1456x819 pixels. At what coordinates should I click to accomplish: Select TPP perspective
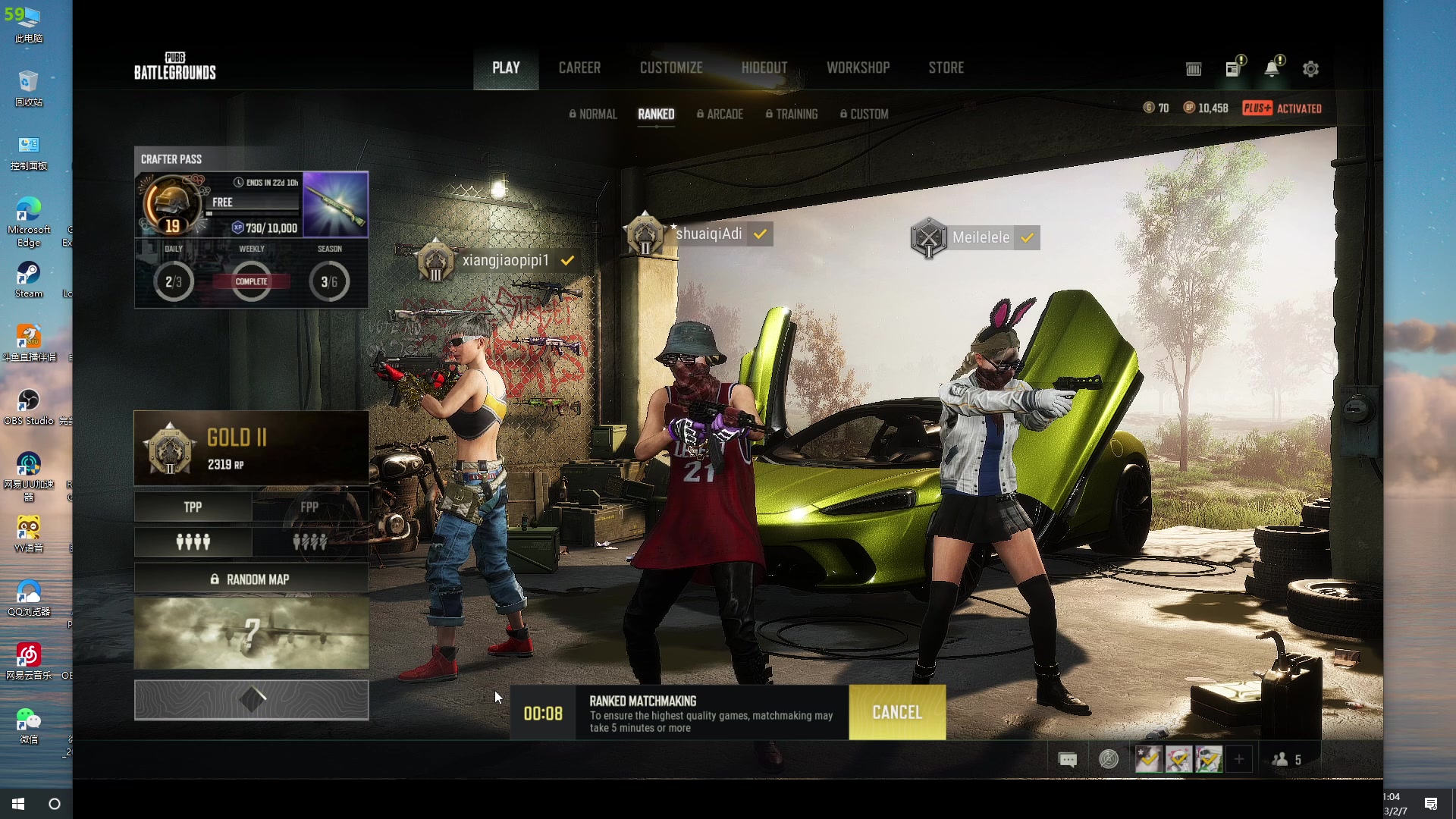[x=193, y=507]
